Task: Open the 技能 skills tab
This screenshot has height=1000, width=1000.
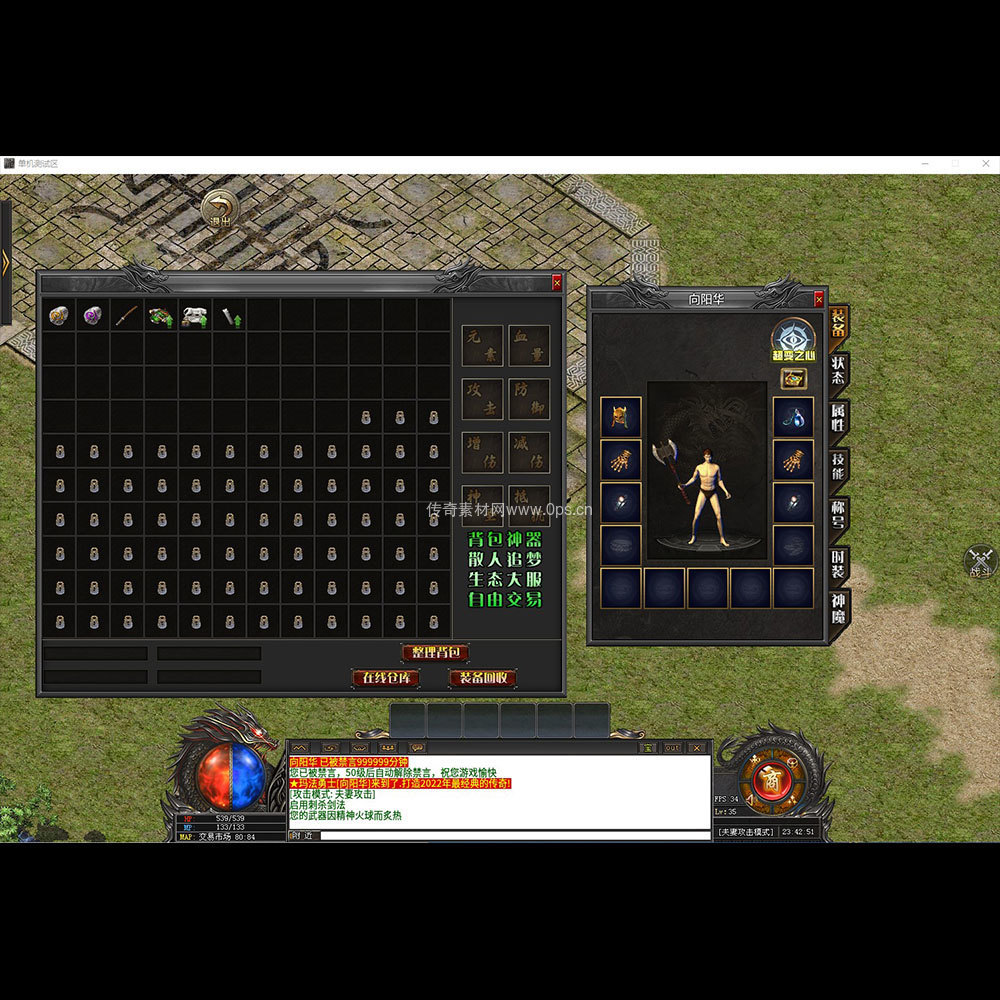Action: click(838, 467)
